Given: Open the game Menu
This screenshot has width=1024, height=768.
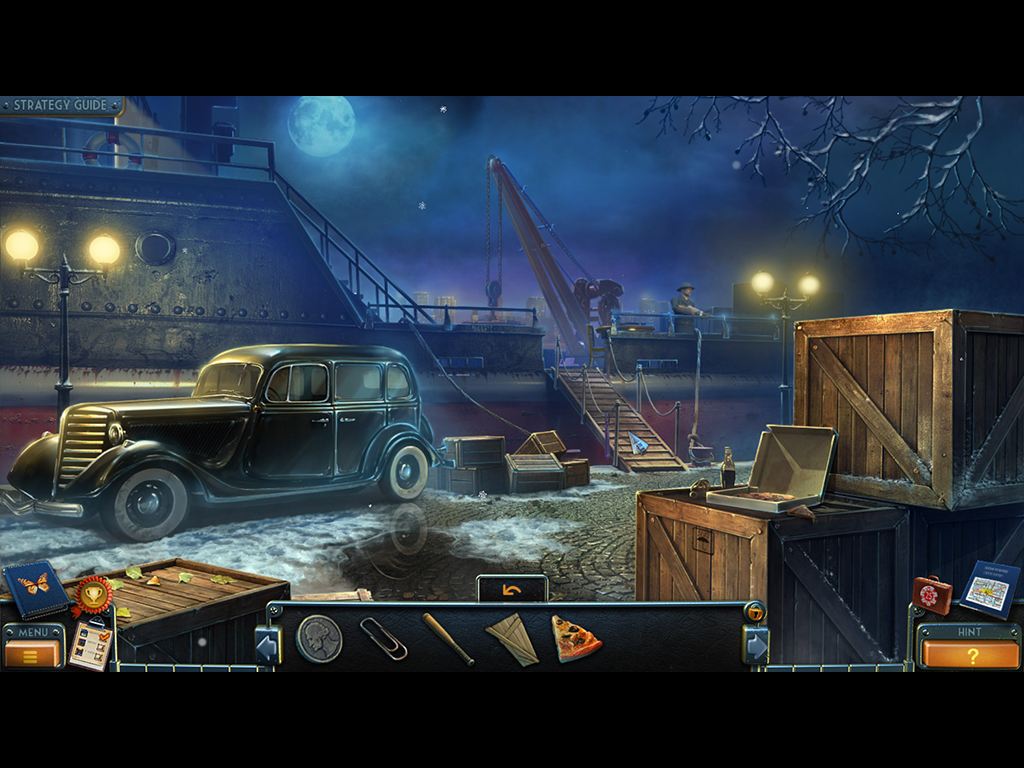Looking at the screenshot, I should pyautogui.click(x=33, y=654).
